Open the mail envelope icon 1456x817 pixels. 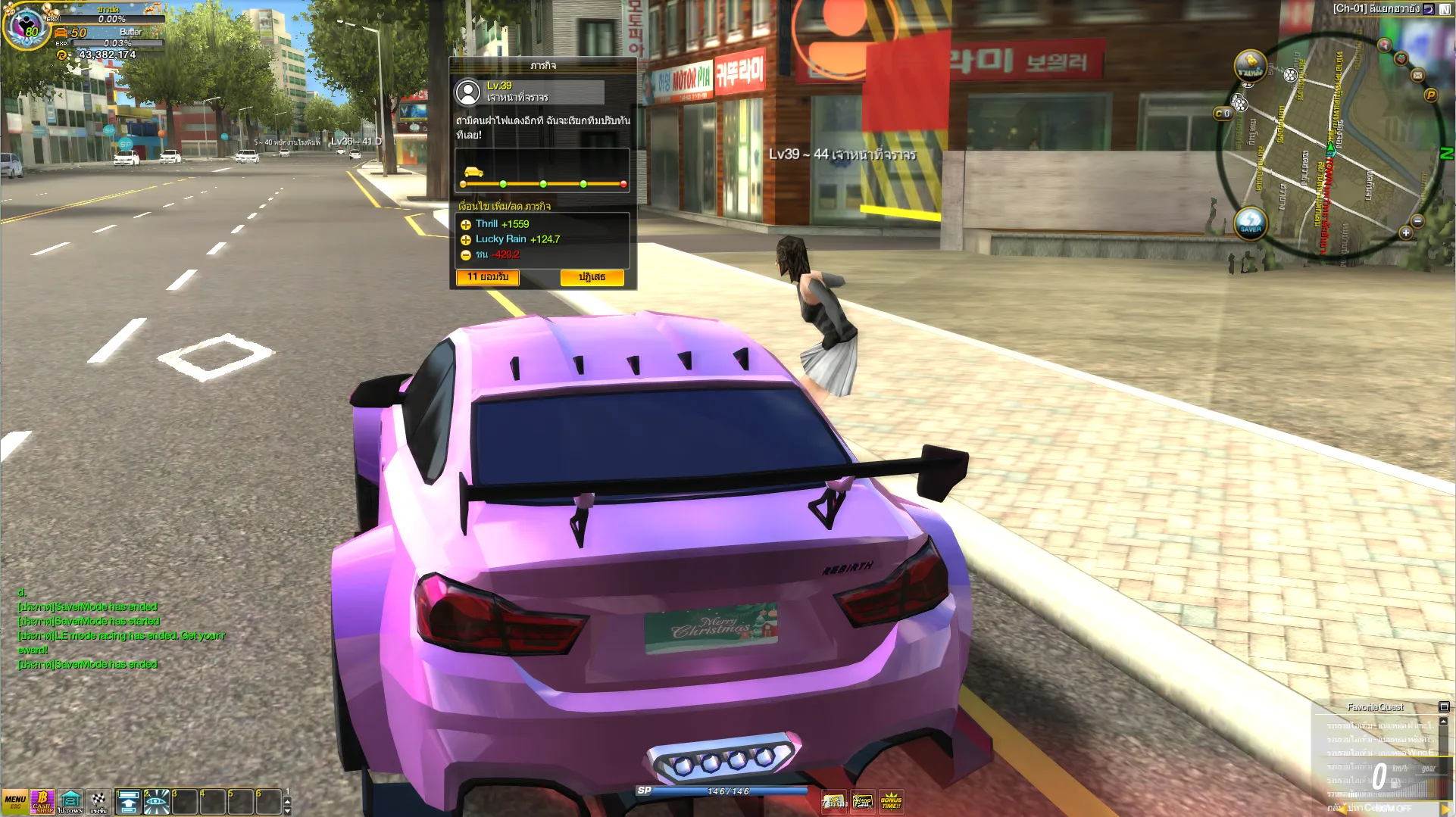(1417, 75)
